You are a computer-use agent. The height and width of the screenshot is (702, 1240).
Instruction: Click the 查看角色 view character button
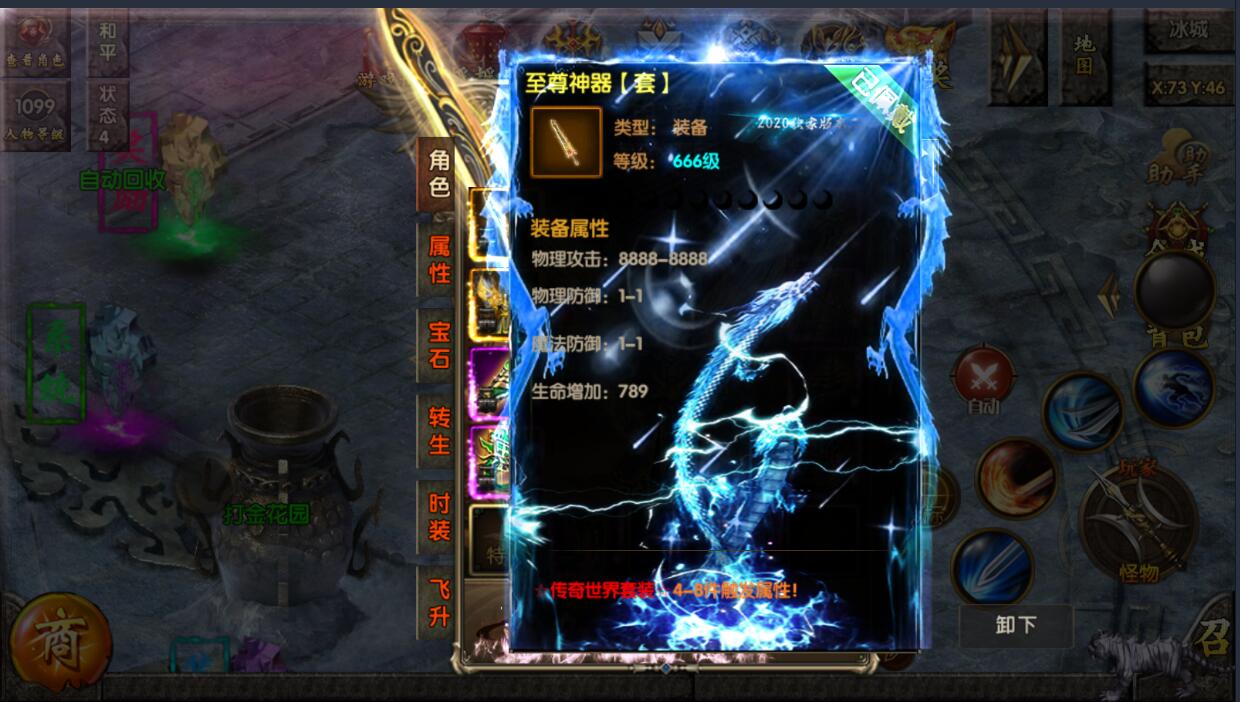pos(36,42)
